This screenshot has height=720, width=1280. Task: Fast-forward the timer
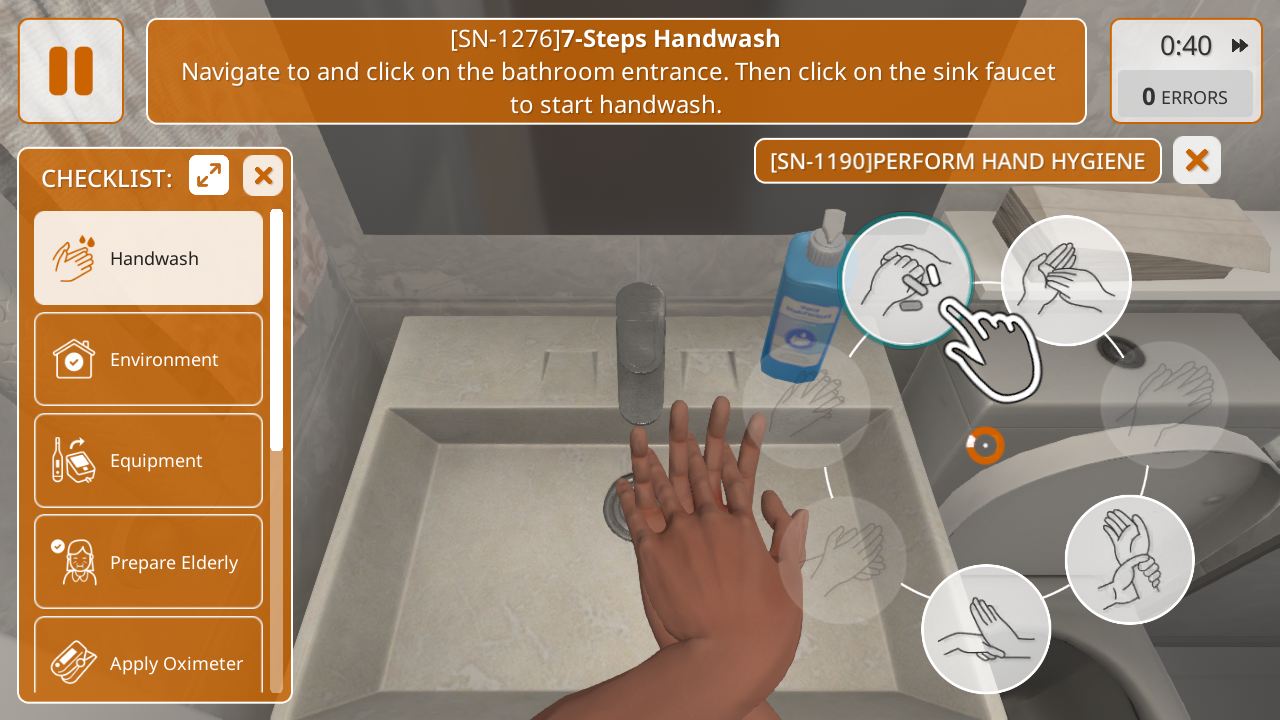pos(1240,45)
